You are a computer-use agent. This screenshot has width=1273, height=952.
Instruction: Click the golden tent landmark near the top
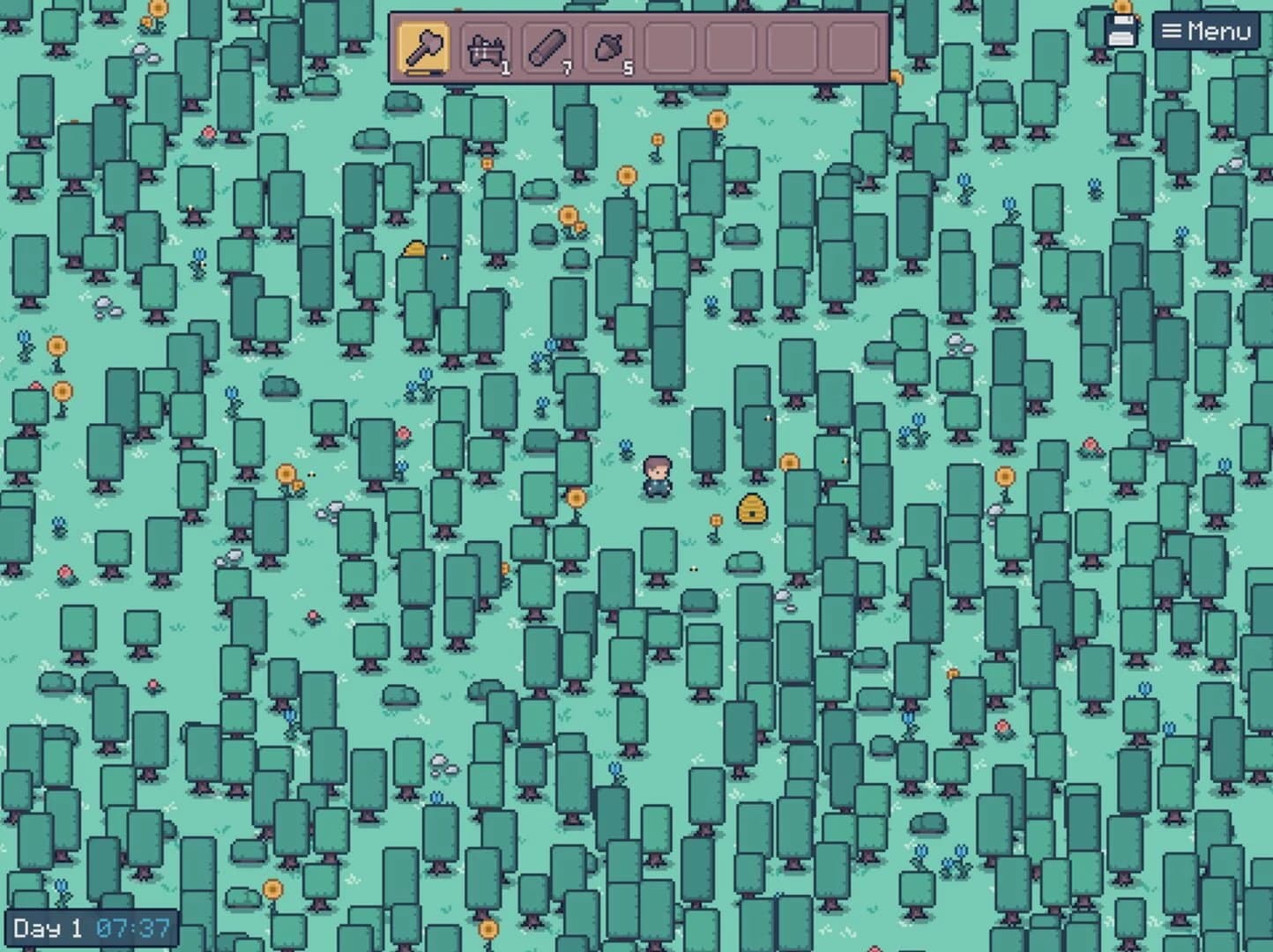point(416,251)
